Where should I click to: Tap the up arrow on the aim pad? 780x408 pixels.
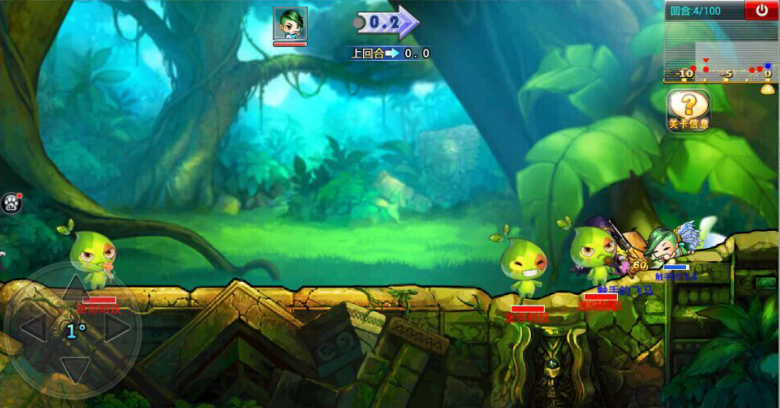tap(75, 289)
